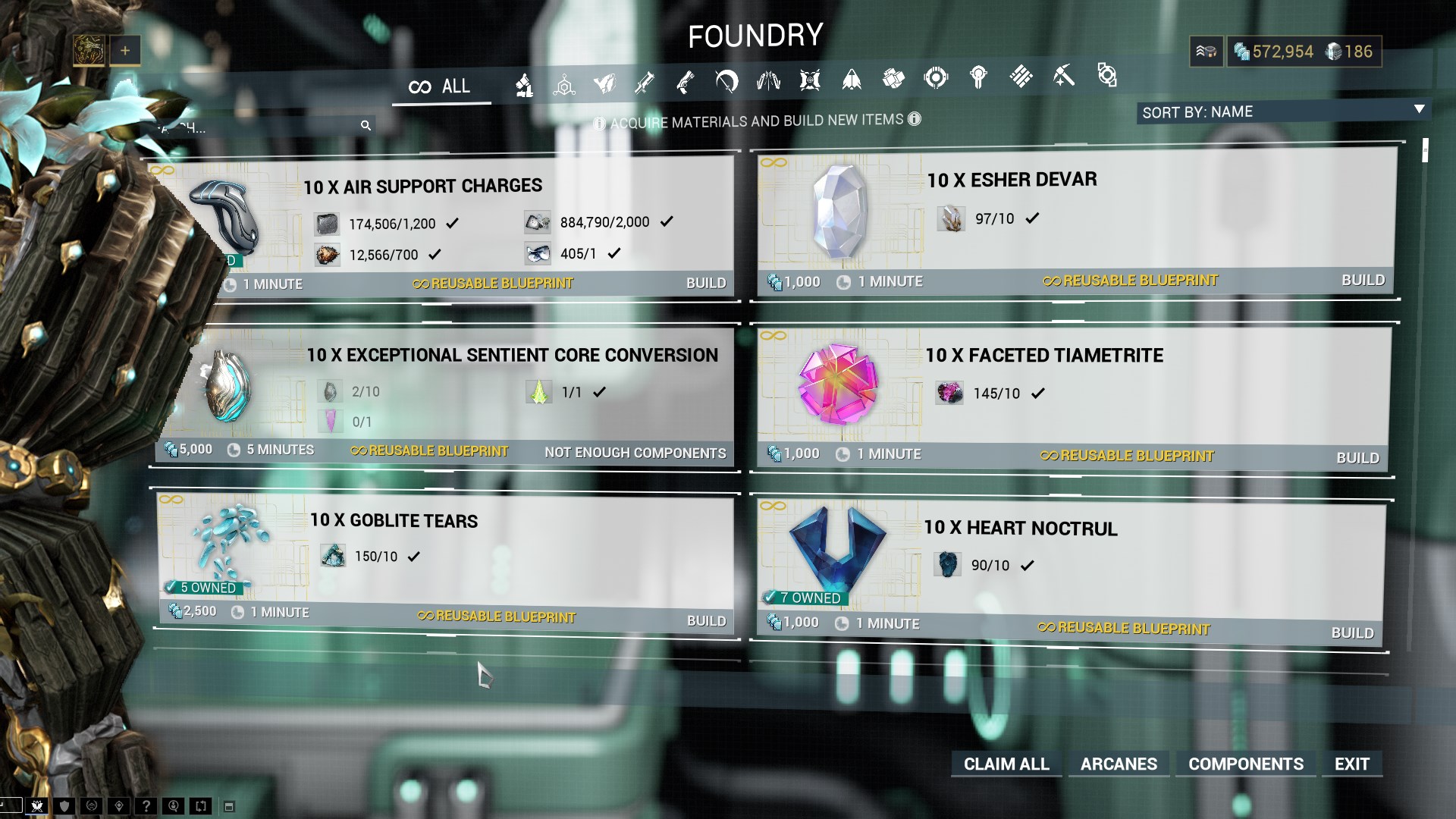Select the Exceptional Sentient Core Conversion blueprint

(512, 355)
